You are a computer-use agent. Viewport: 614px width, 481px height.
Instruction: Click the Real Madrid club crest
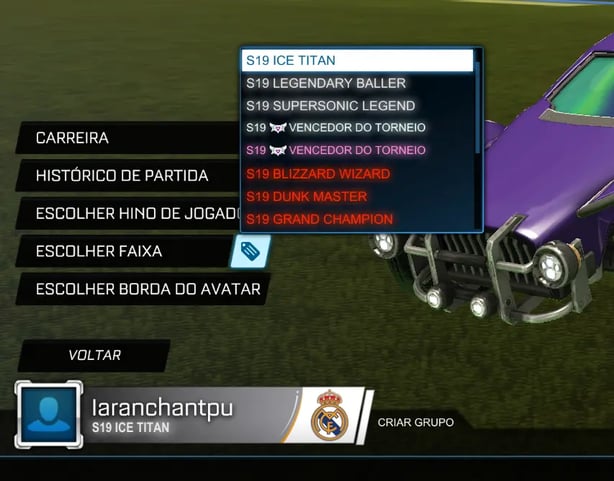pos(327,415)
